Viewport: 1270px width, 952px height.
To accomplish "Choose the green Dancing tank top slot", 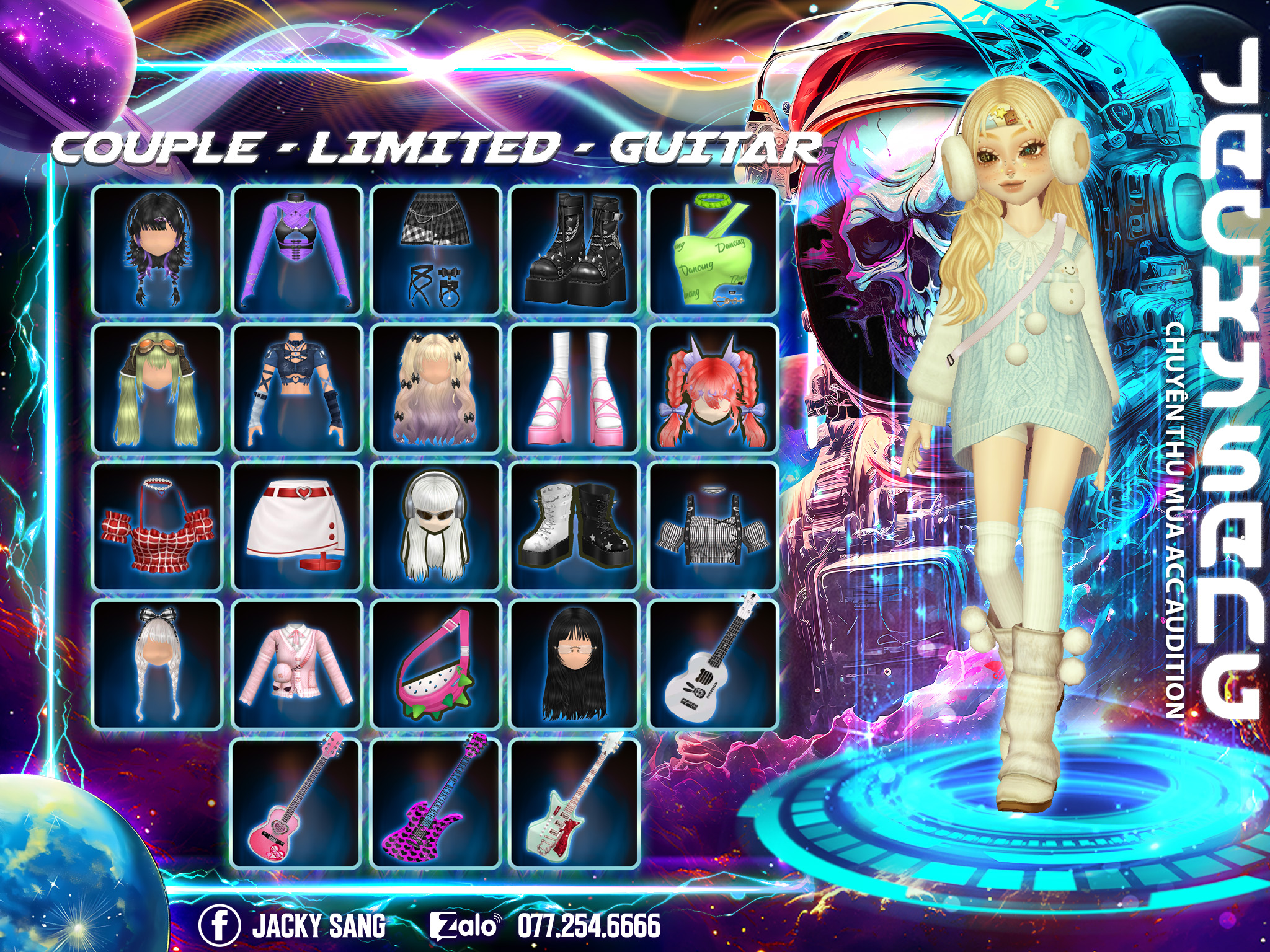I will [x=713, y=250].
